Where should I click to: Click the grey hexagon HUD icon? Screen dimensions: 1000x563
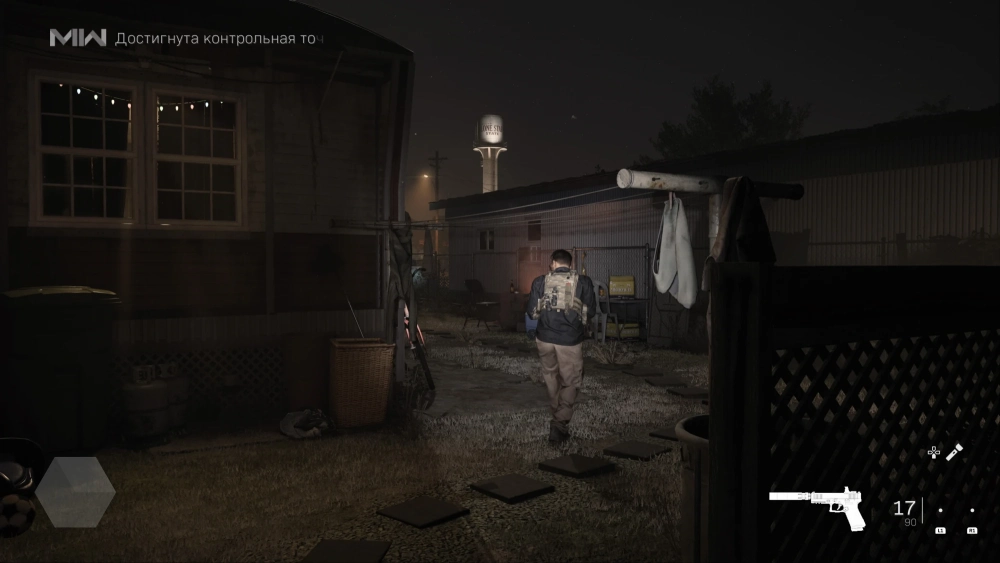click(x=75, y=492)
